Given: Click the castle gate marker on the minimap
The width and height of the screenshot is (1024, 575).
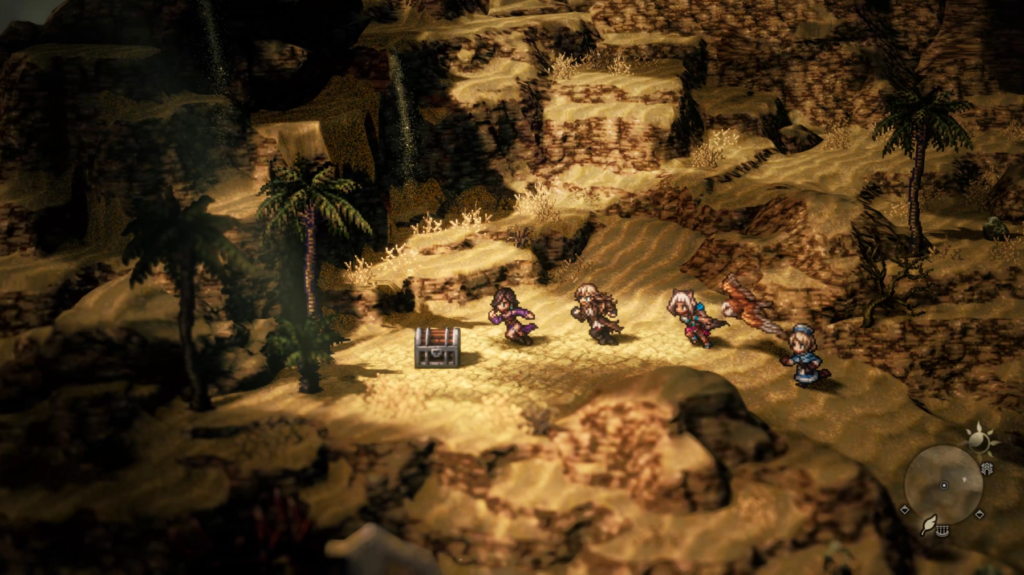Looking at the screenshot, I should click(987, 468).
